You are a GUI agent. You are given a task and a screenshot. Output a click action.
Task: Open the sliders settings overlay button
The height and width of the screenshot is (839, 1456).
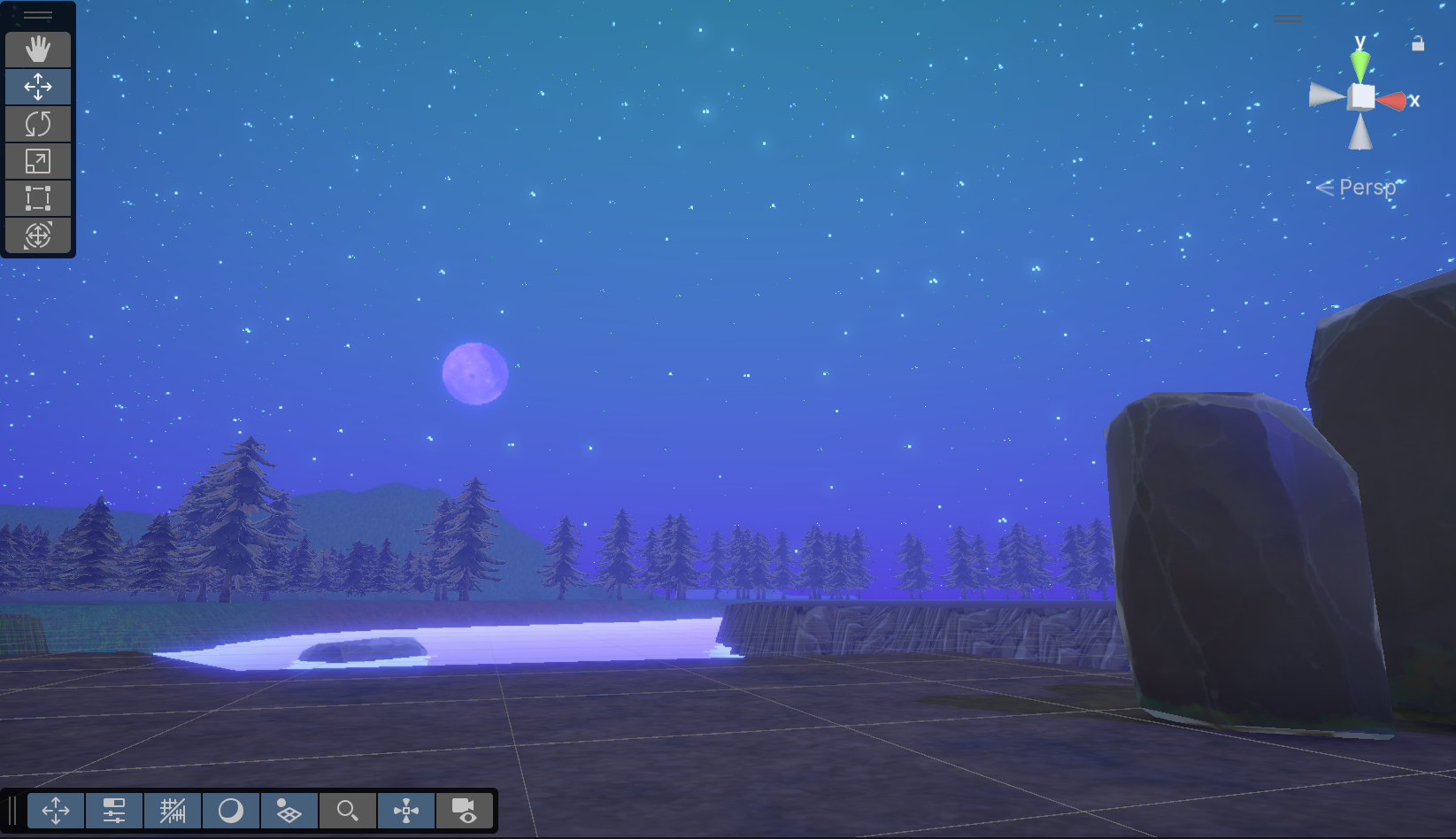coord(114,810)
